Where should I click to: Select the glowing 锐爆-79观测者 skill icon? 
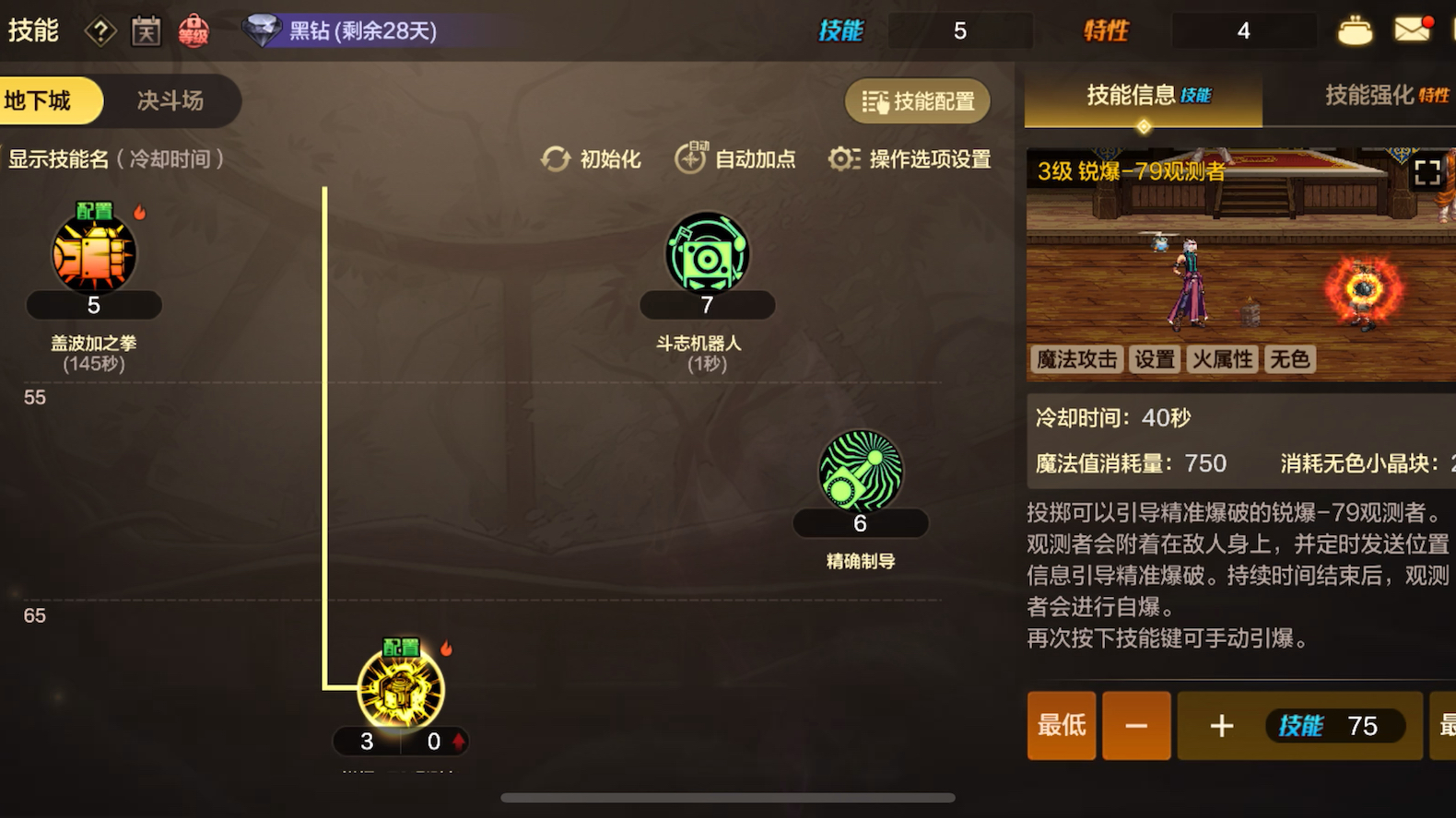401,690
